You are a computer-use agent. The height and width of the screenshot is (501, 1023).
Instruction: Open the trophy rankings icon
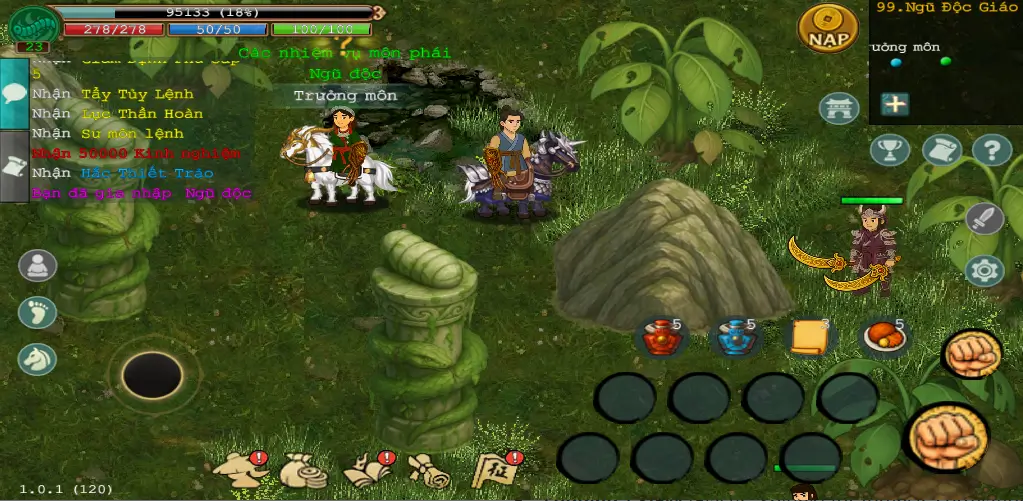tap(889, 150)
